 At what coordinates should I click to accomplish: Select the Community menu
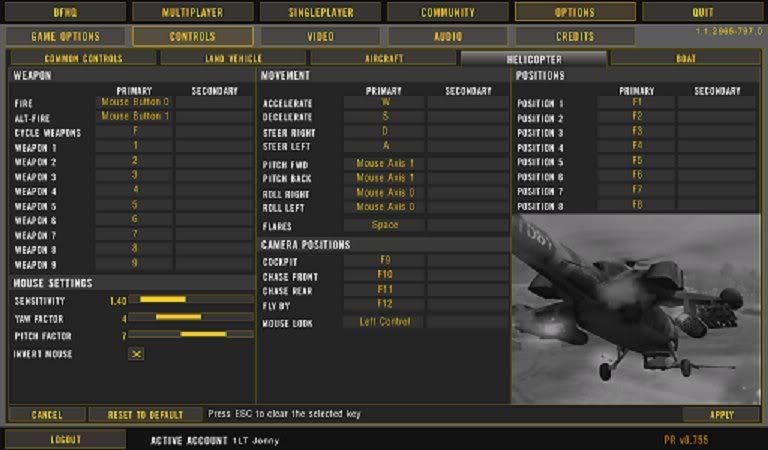tap(447, 13)
